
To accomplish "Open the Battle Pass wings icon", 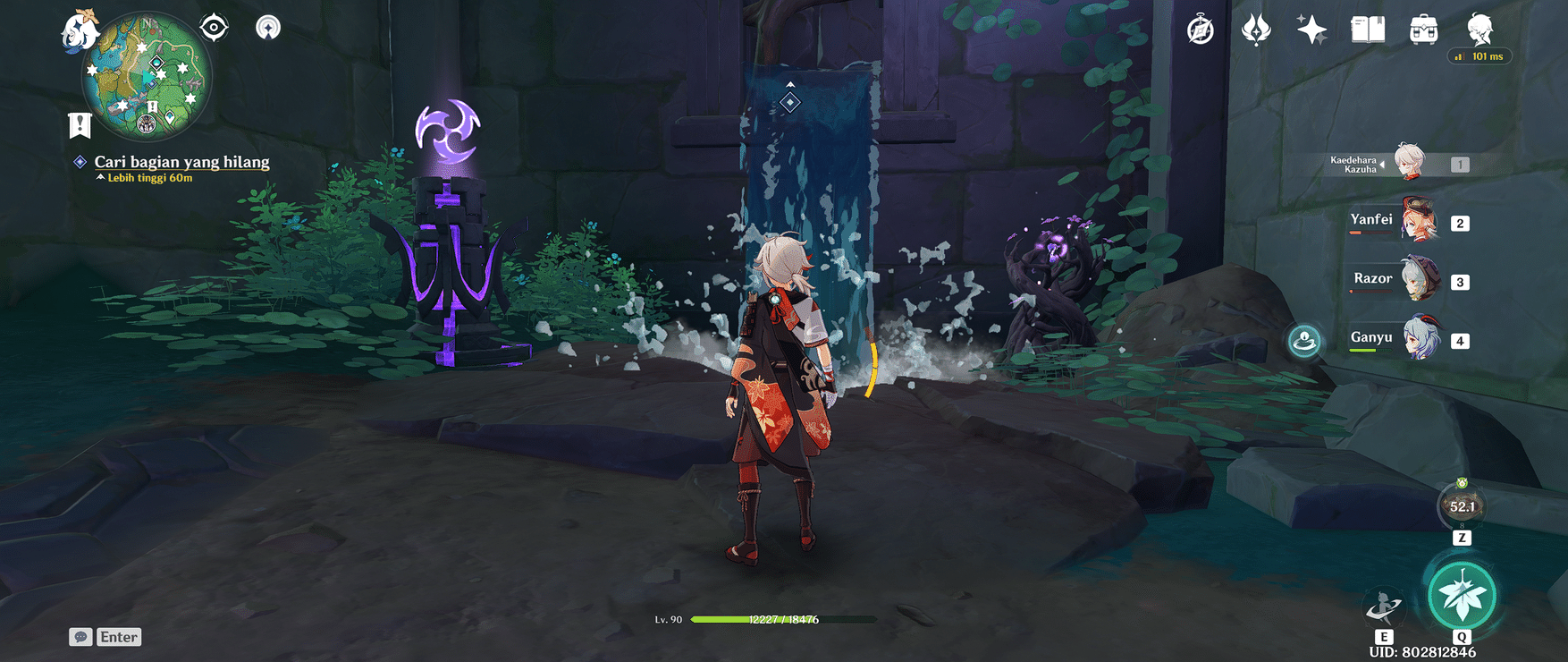I will pyautogui.click(x=1256, y=30).
